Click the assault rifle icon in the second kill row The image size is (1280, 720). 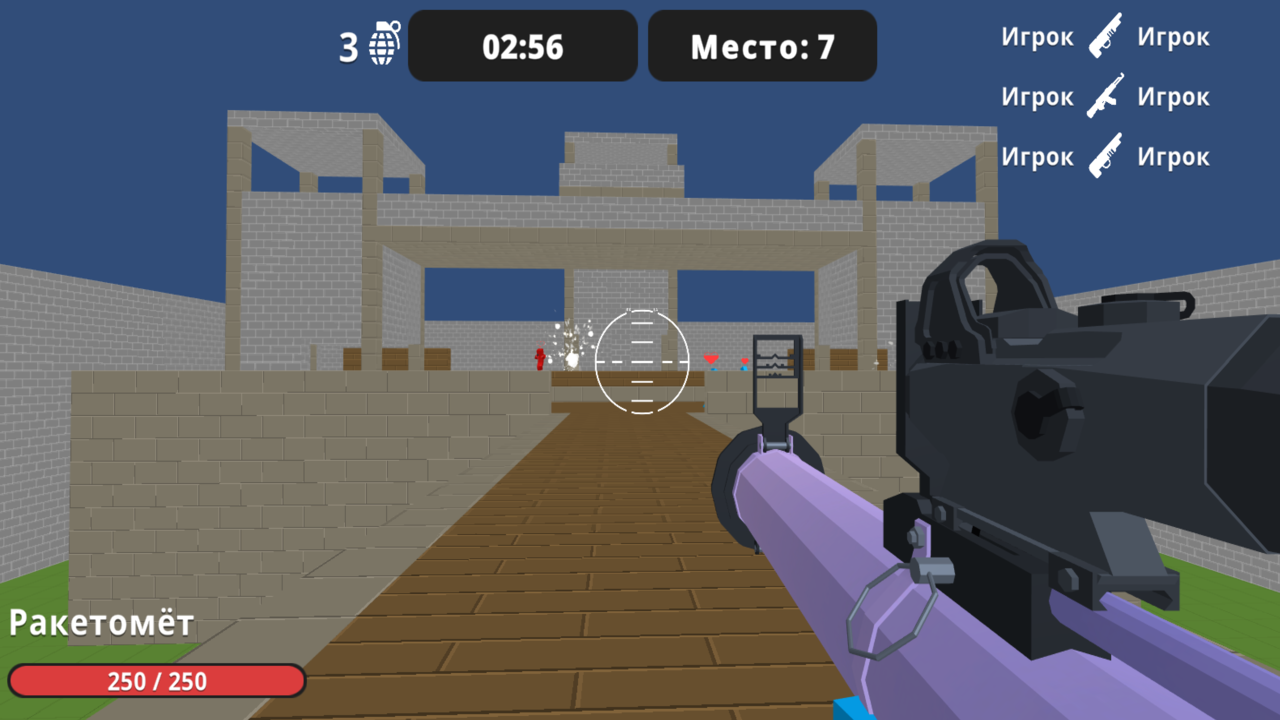(1105, 93)
